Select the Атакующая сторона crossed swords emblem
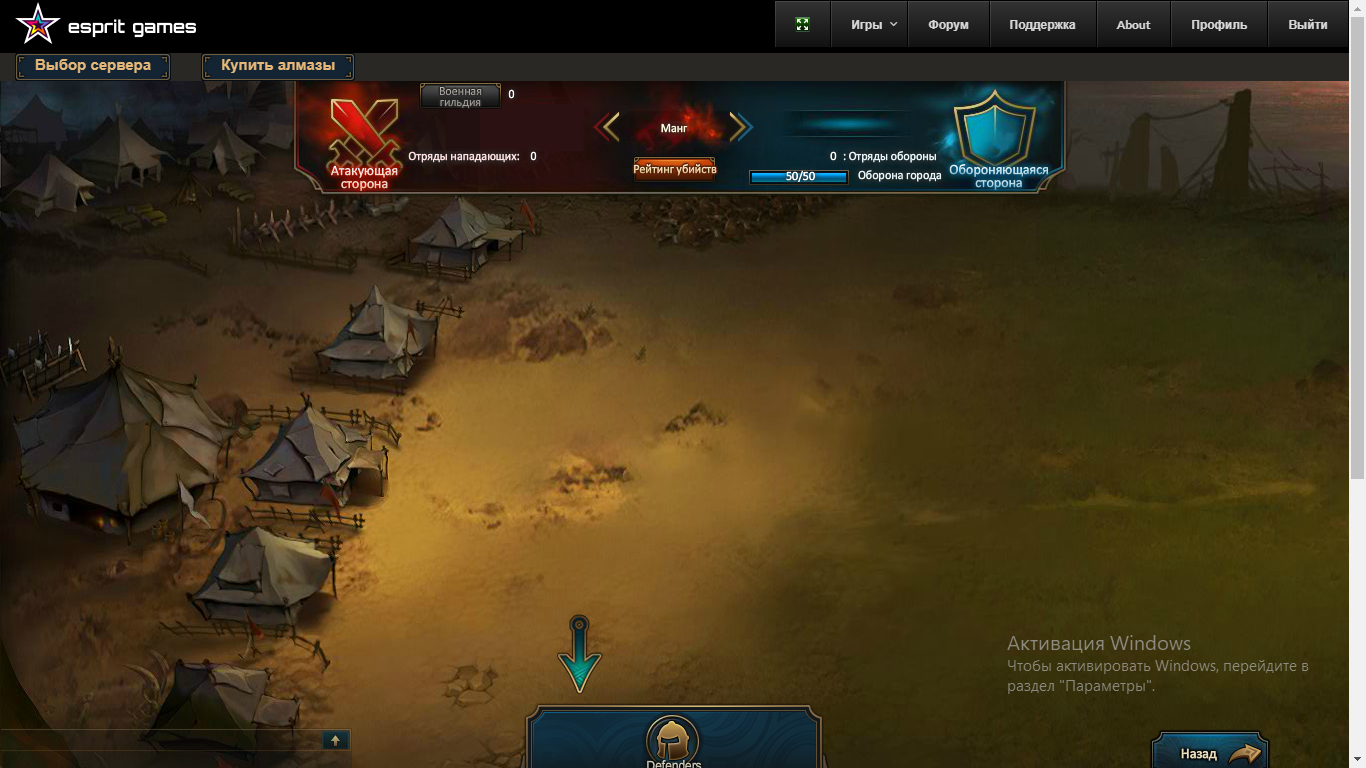Image resolution: width=1366 pixels, height=768 pixels. tap(364, 136)
